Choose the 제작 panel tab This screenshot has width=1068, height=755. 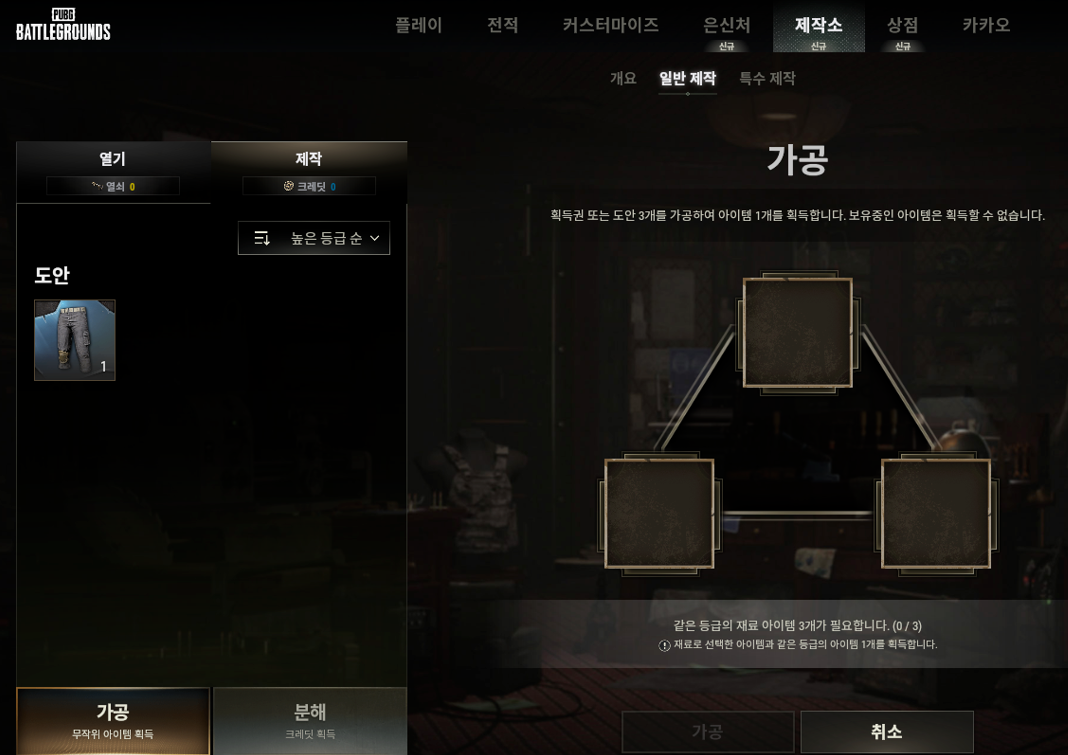point(308,171)
